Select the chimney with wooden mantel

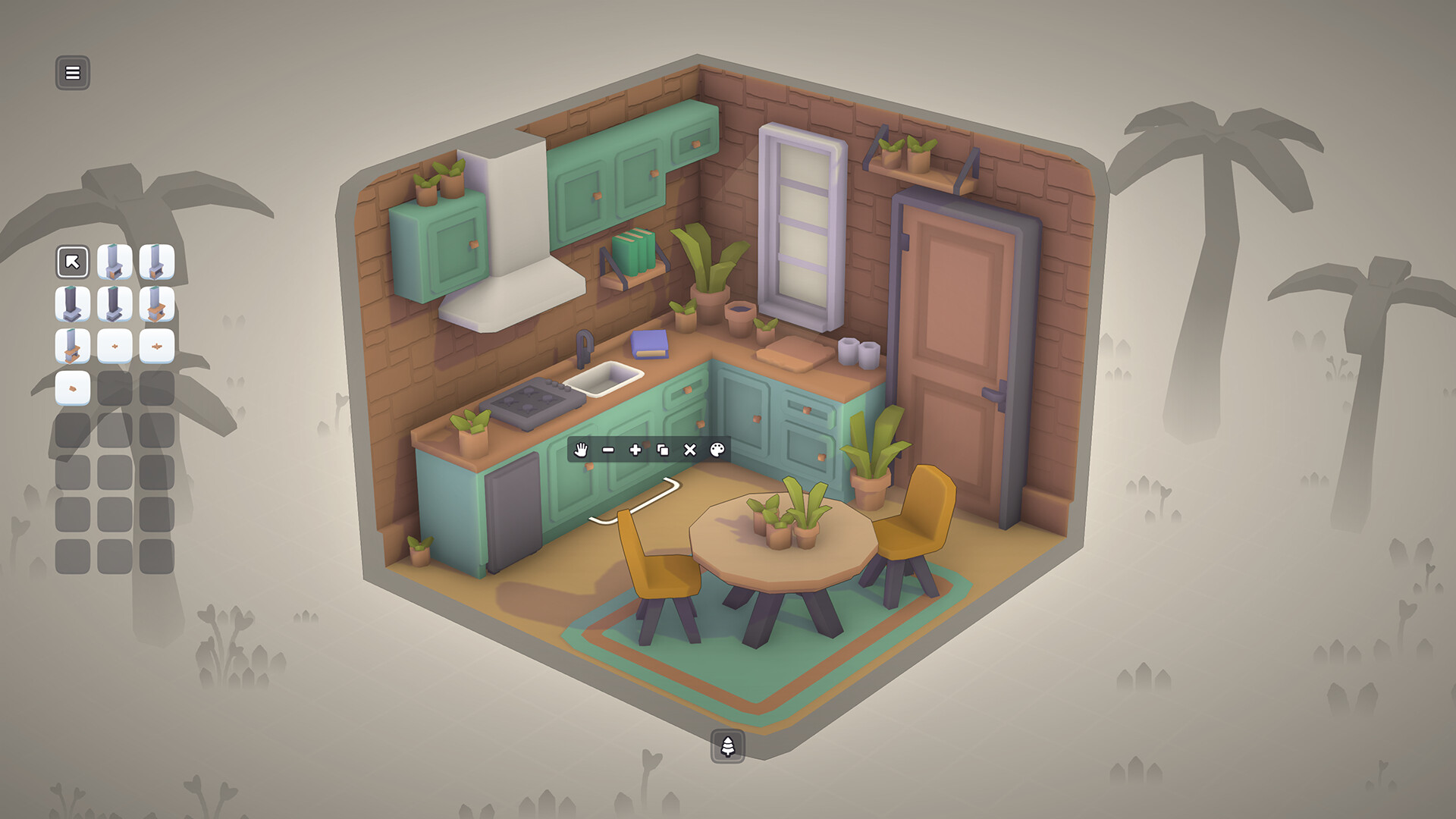(x=73, y=347)
